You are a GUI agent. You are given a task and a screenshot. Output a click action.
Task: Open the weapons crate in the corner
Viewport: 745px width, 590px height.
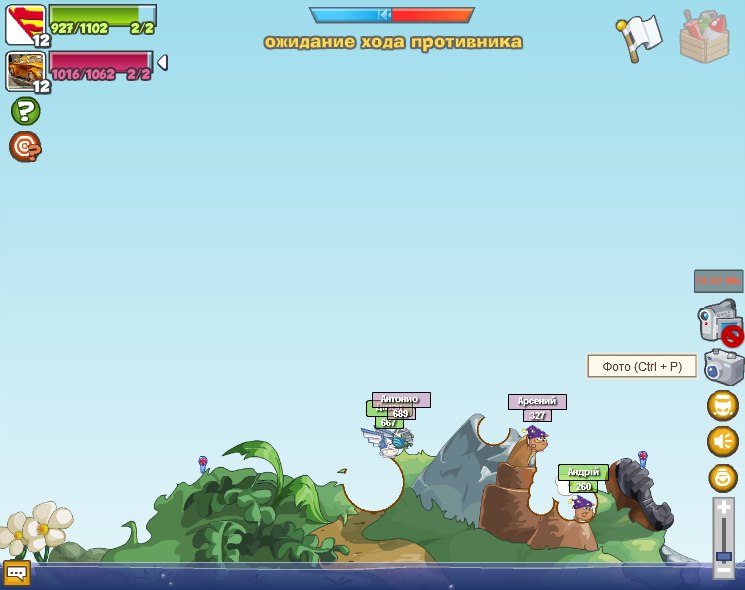(704, 37)
